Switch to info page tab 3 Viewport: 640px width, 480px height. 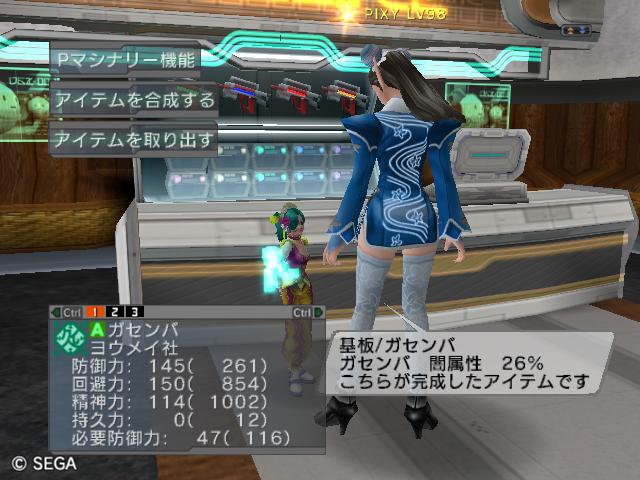click(x=135, y=312)
